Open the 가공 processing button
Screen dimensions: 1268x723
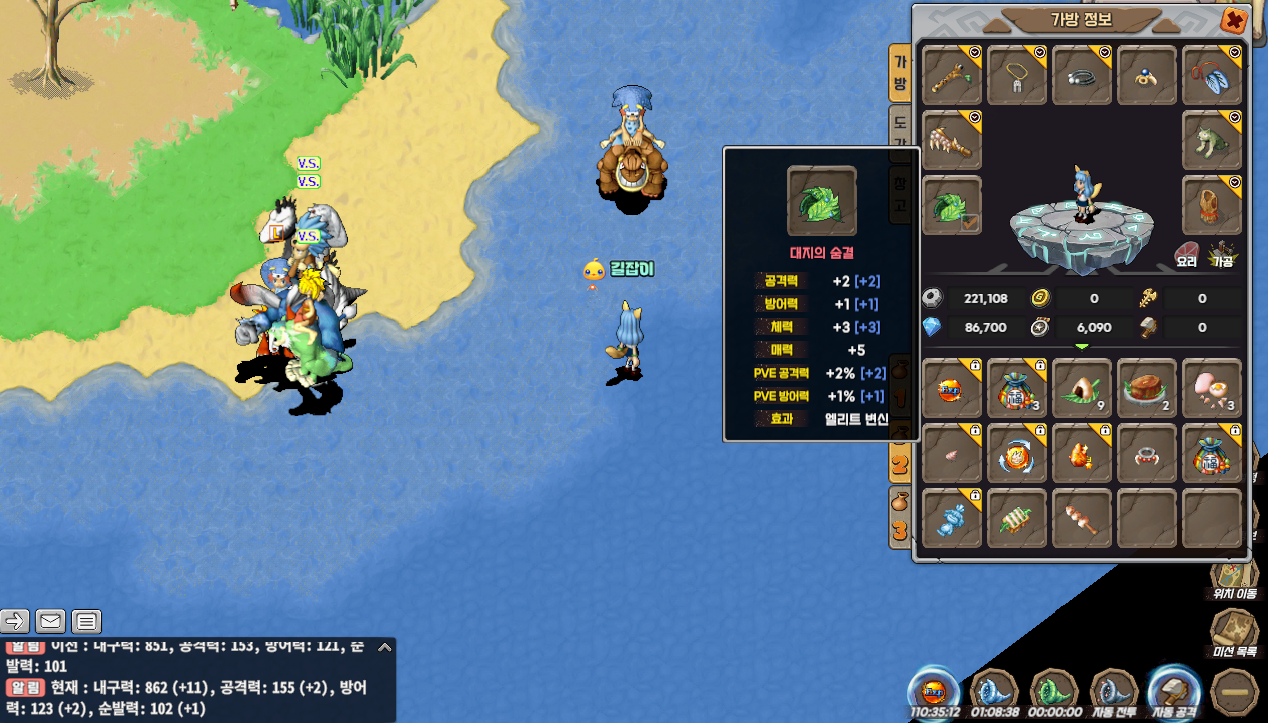point(1222,255)
